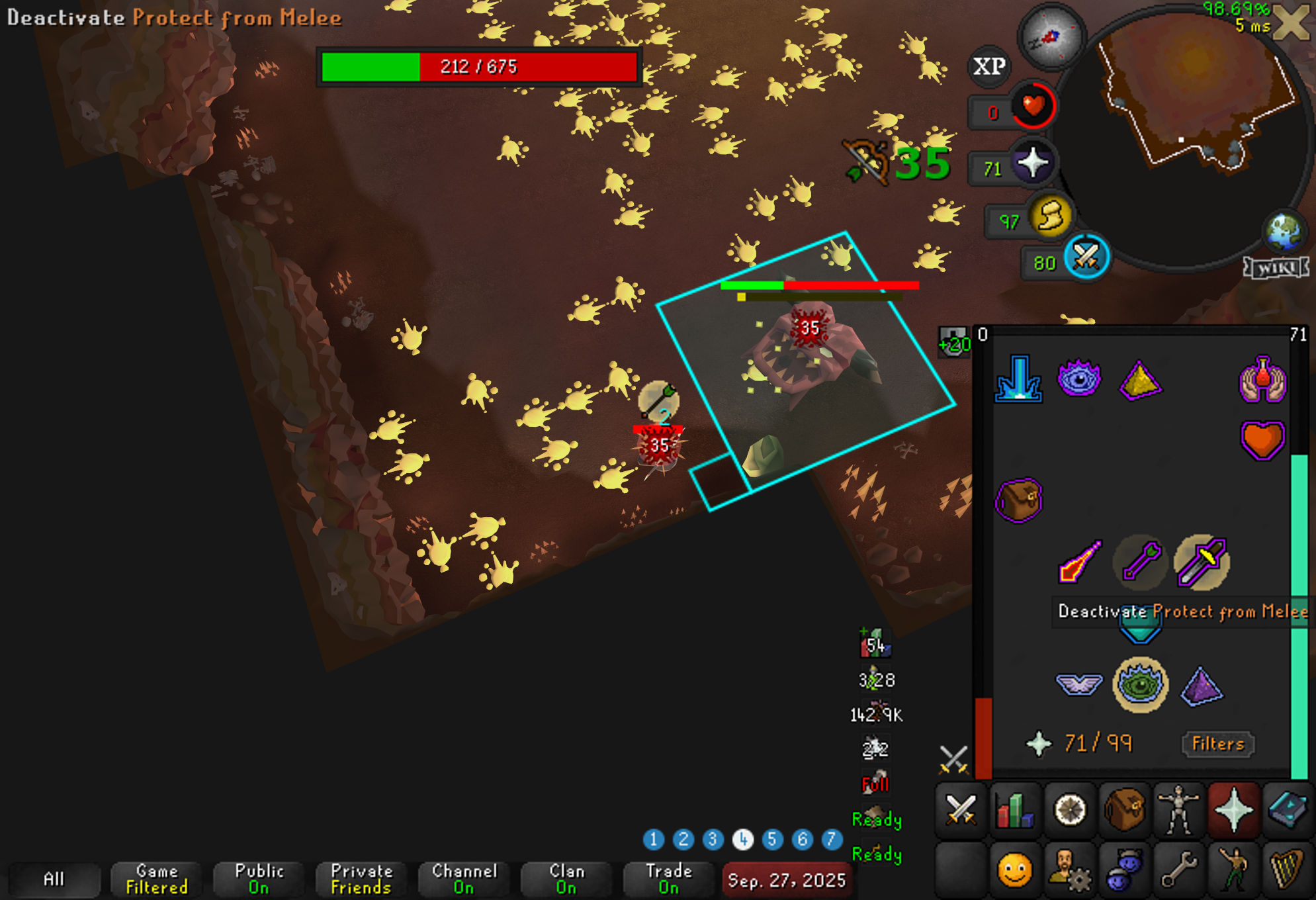Screen dimensions: 1316x900
Task: Deactivate the Protect from Melee prayer
Action: click(1202, 562)
